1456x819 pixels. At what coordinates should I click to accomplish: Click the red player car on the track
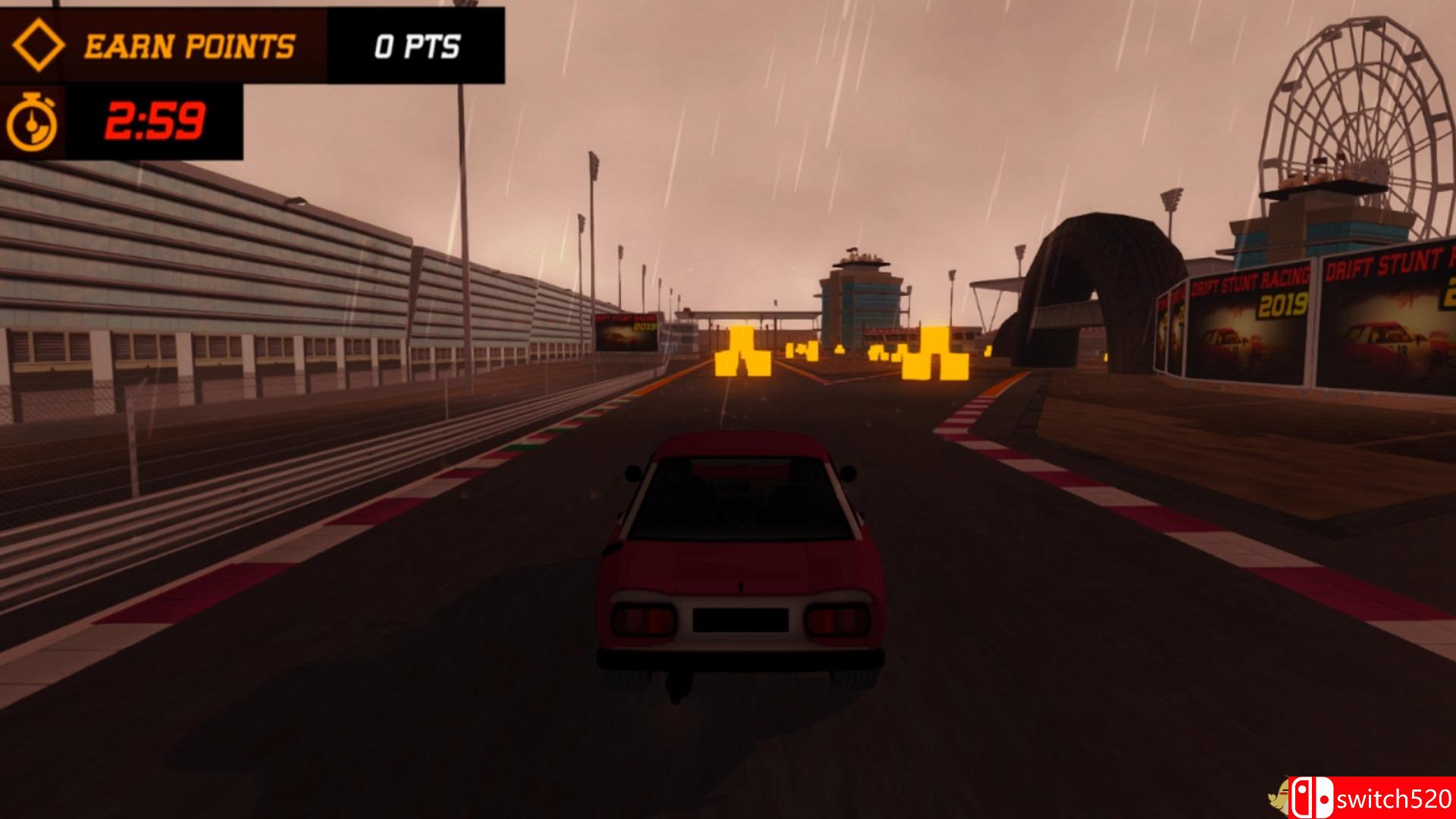click(x=739, y=569)
